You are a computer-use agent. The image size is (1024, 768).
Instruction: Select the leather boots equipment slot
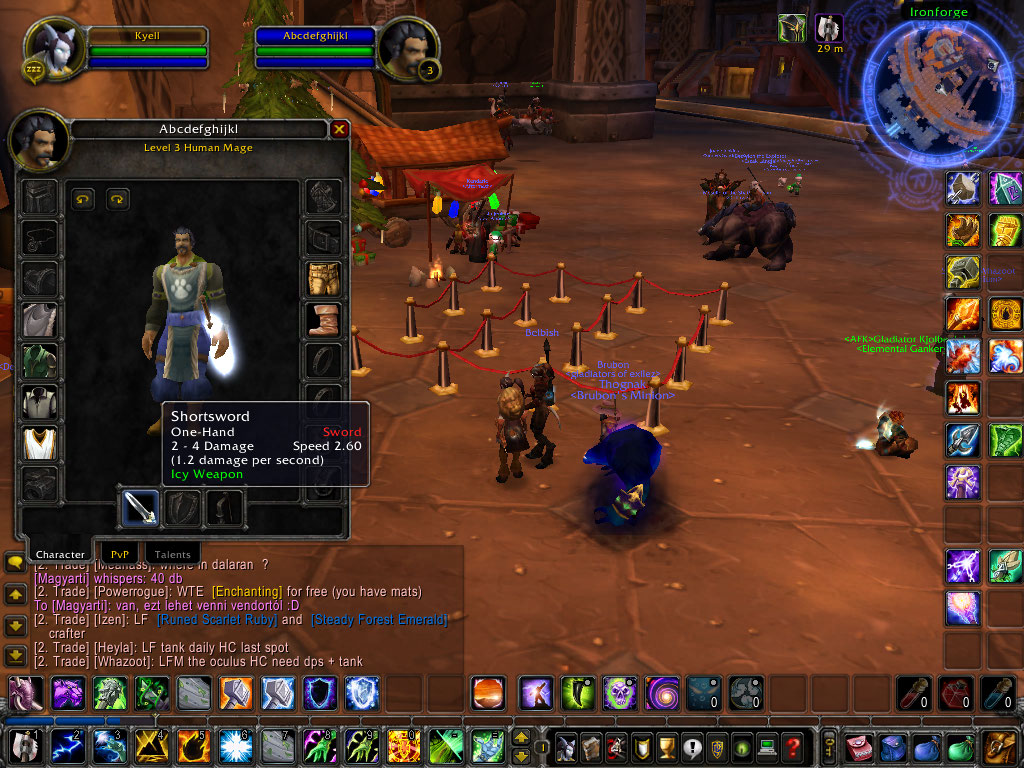(x=323, y=320)
